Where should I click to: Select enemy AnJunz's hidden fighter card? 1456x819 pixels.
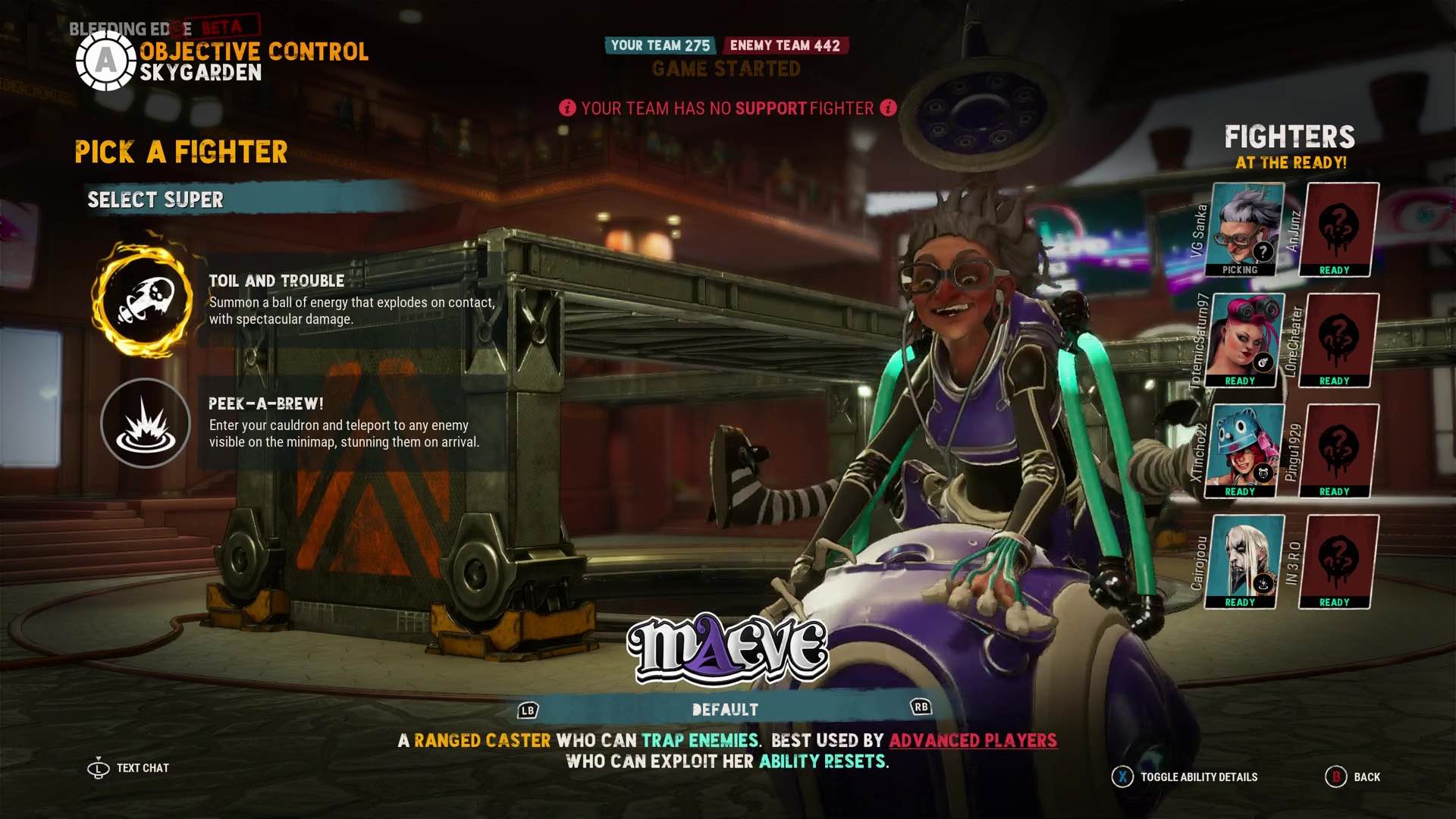coord(1338,229)
